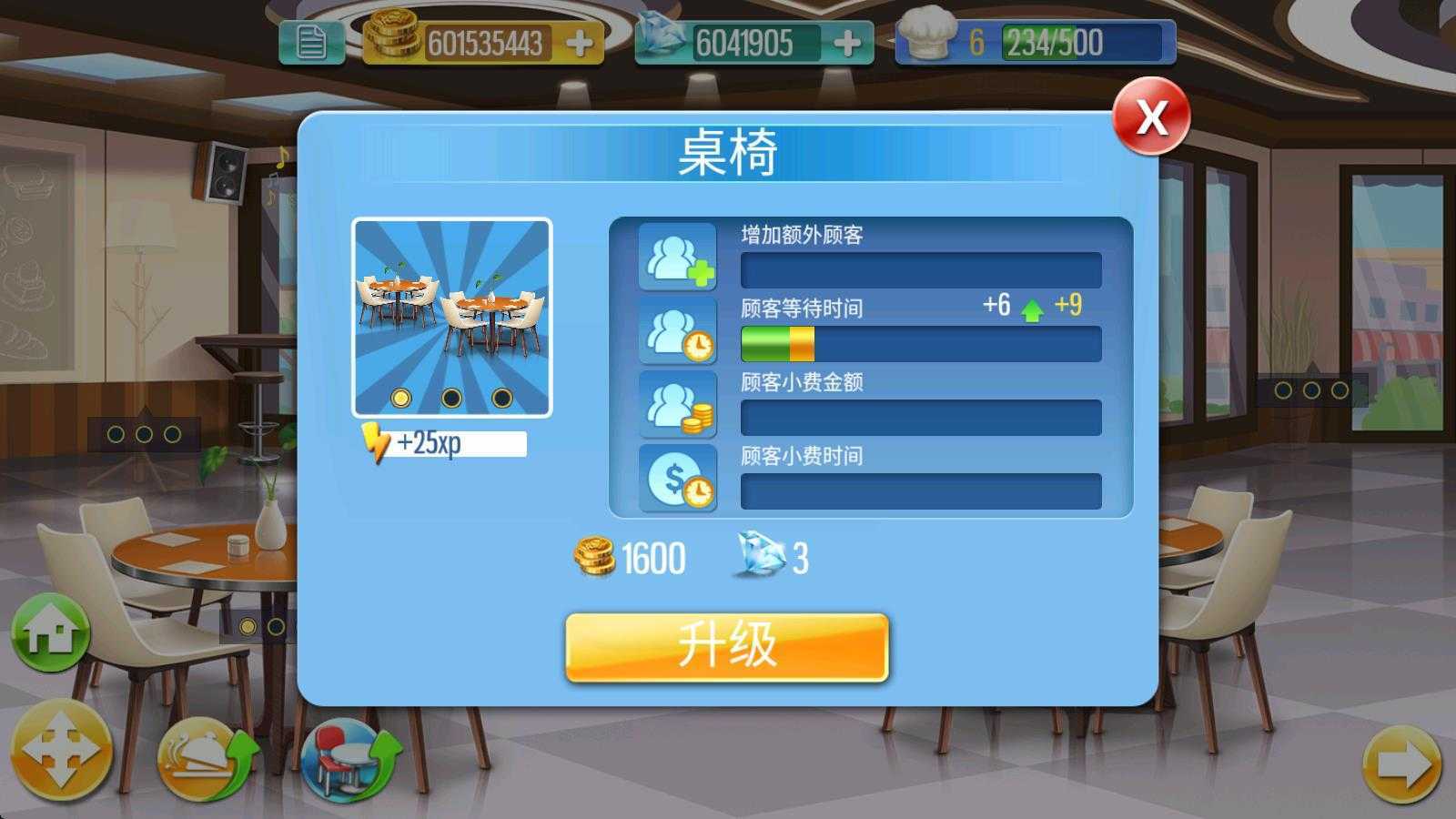Viewport: 1456px width, 819px height.
Task: Select the customer tip coins icon
Action: 677,404
